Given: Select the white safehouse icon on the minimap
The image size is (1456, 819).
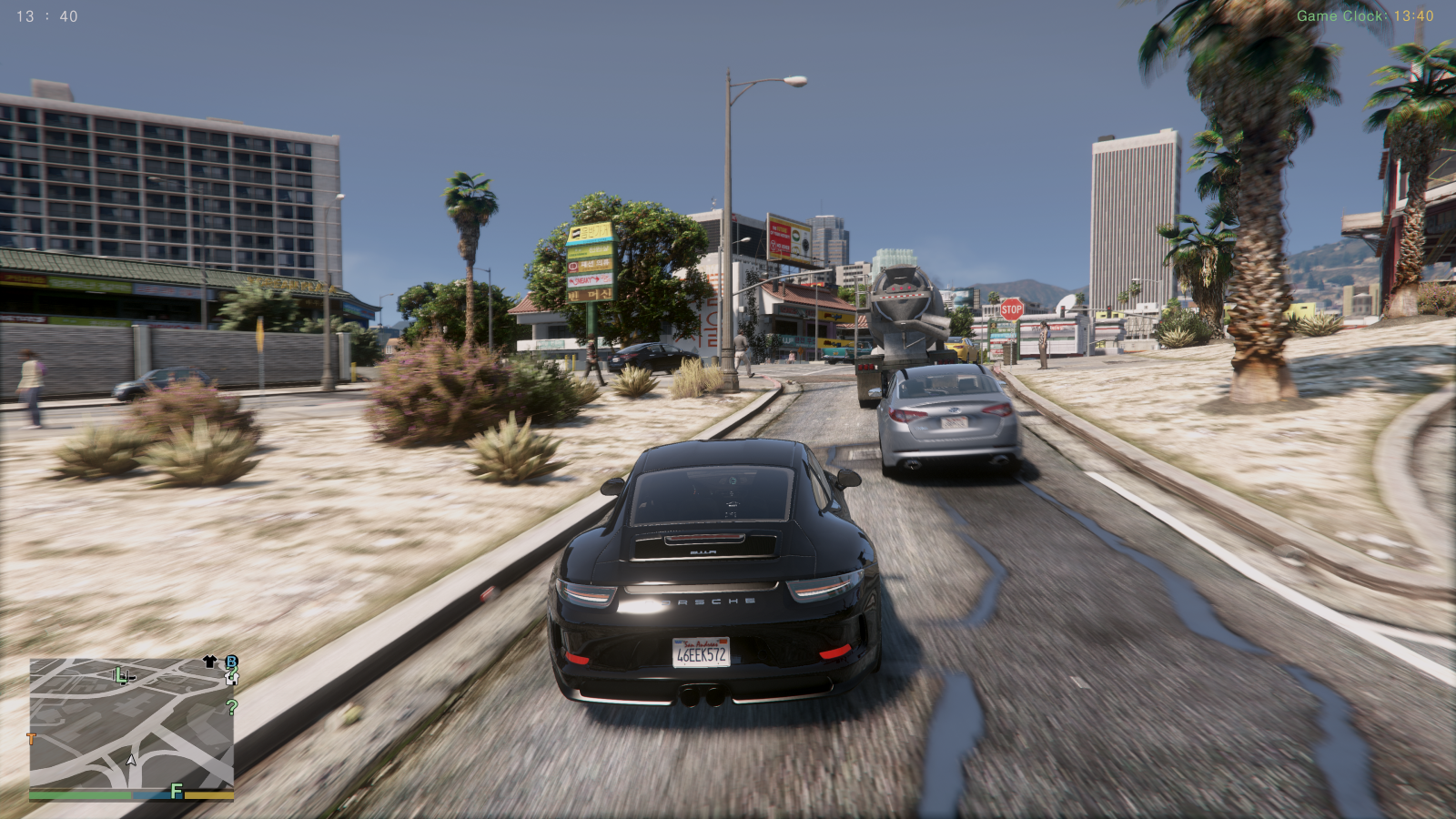Looking at the screenshot, I should pyautogui.click(x=231, y=679).
